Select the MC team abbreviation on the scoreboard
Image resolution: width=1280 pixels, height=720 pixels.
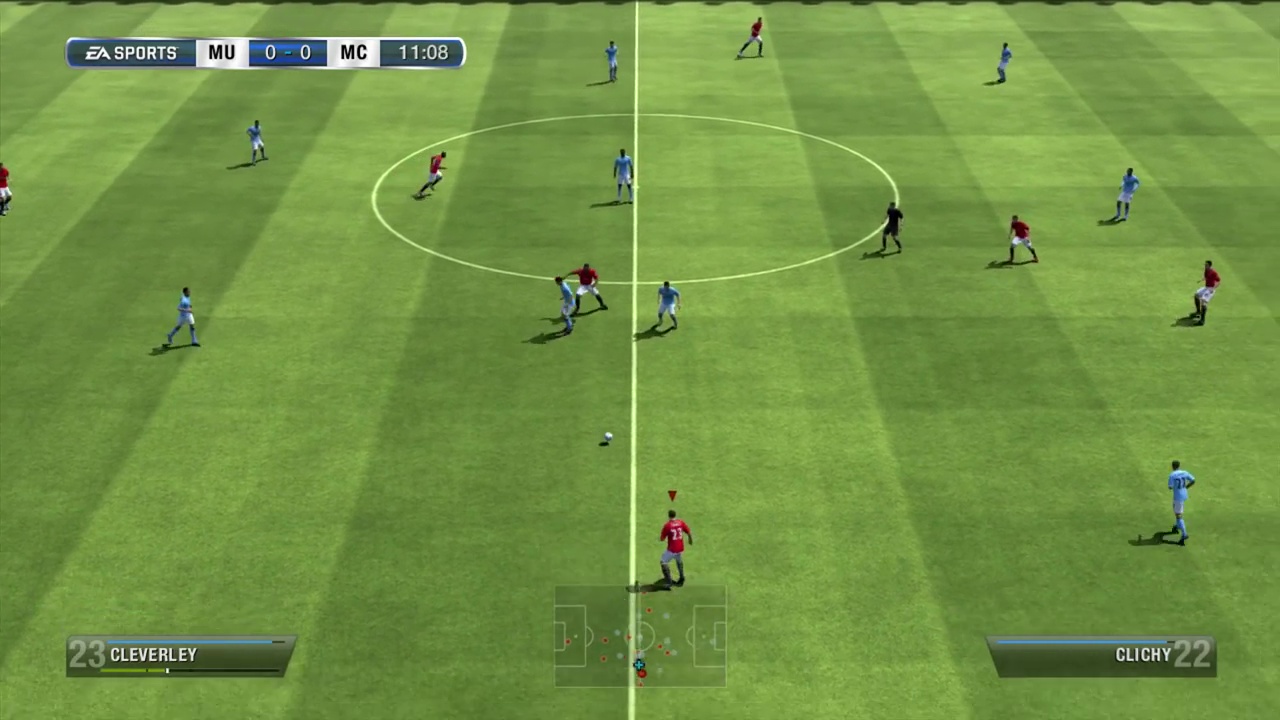coord(353,52)
